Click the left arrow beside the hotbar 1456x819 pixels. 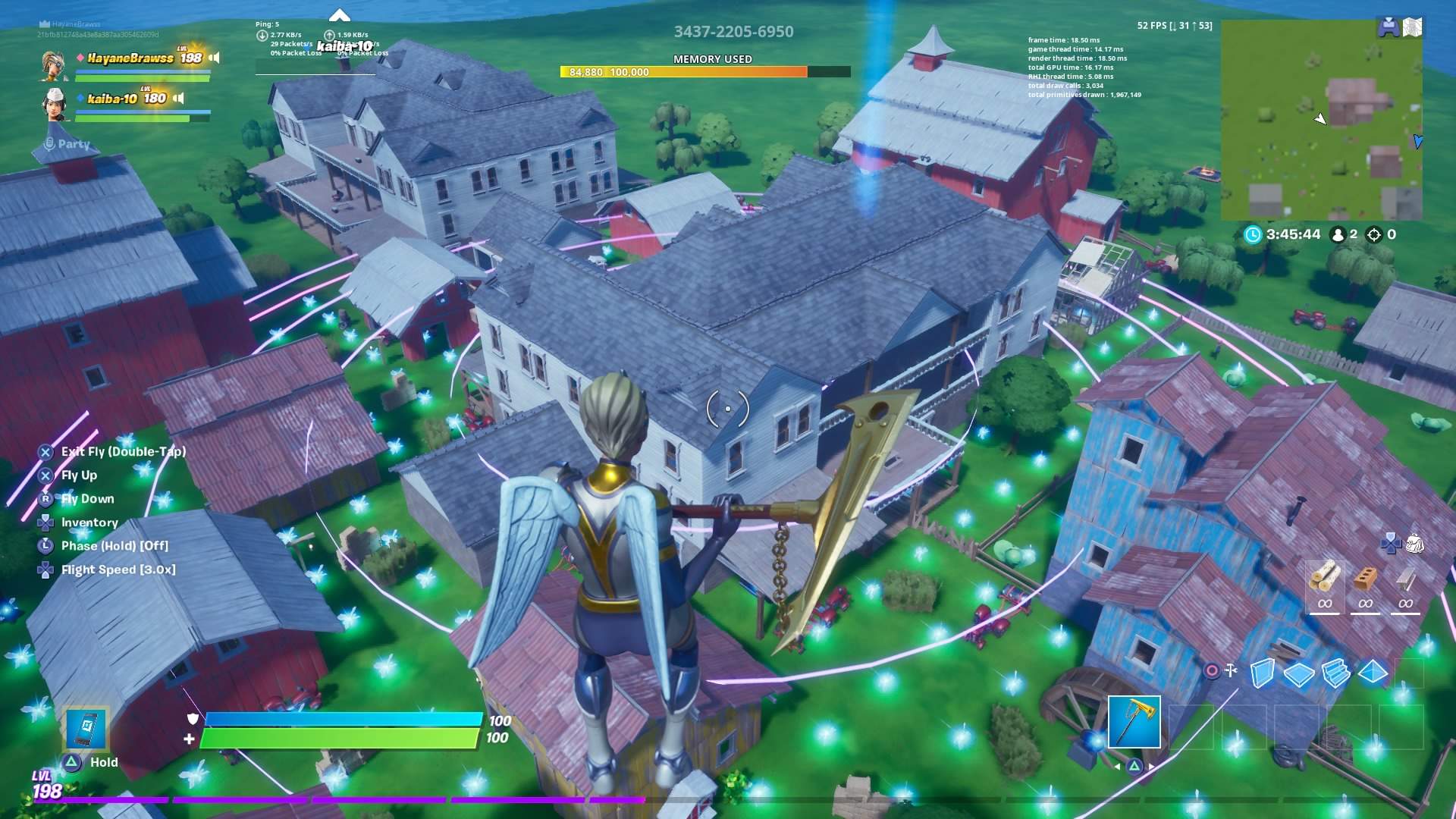[x=1117, y=767]
